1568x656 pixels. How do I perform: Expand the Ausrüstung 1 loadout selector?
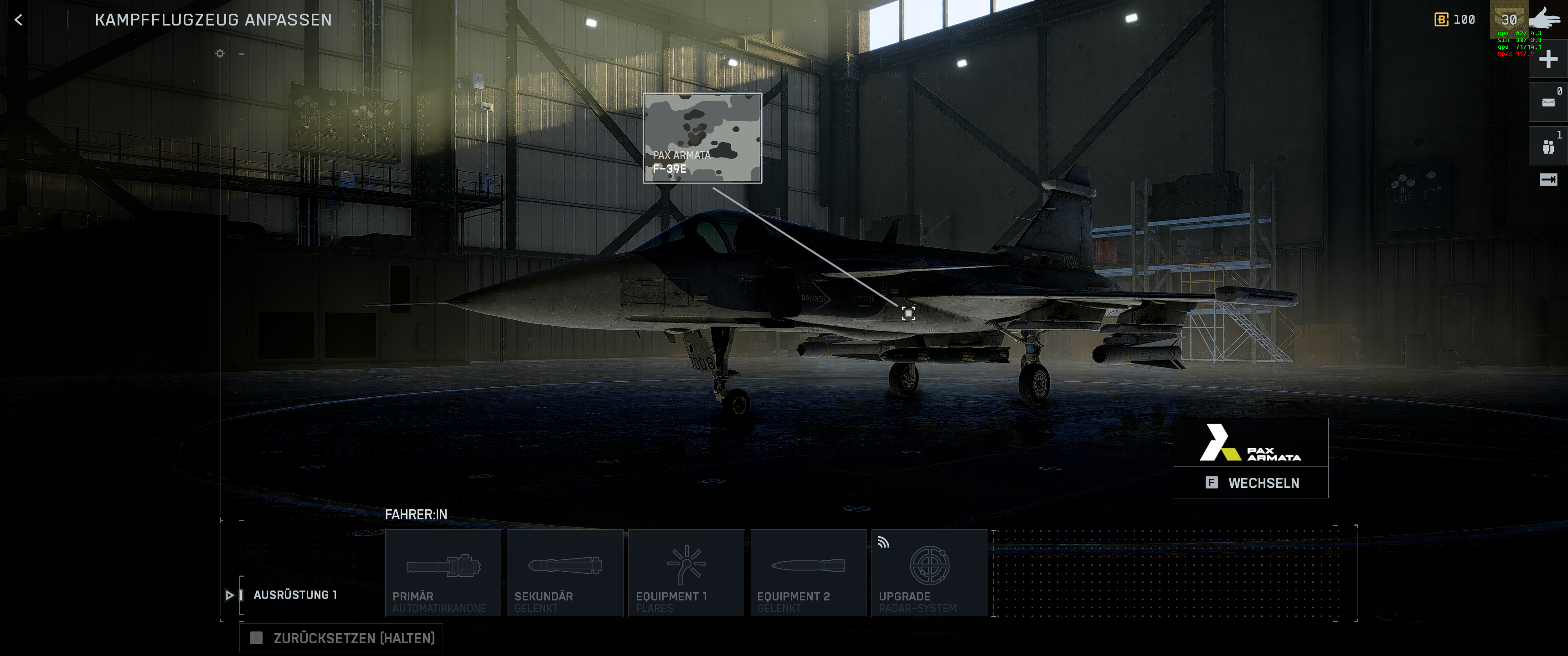(296, 595)
